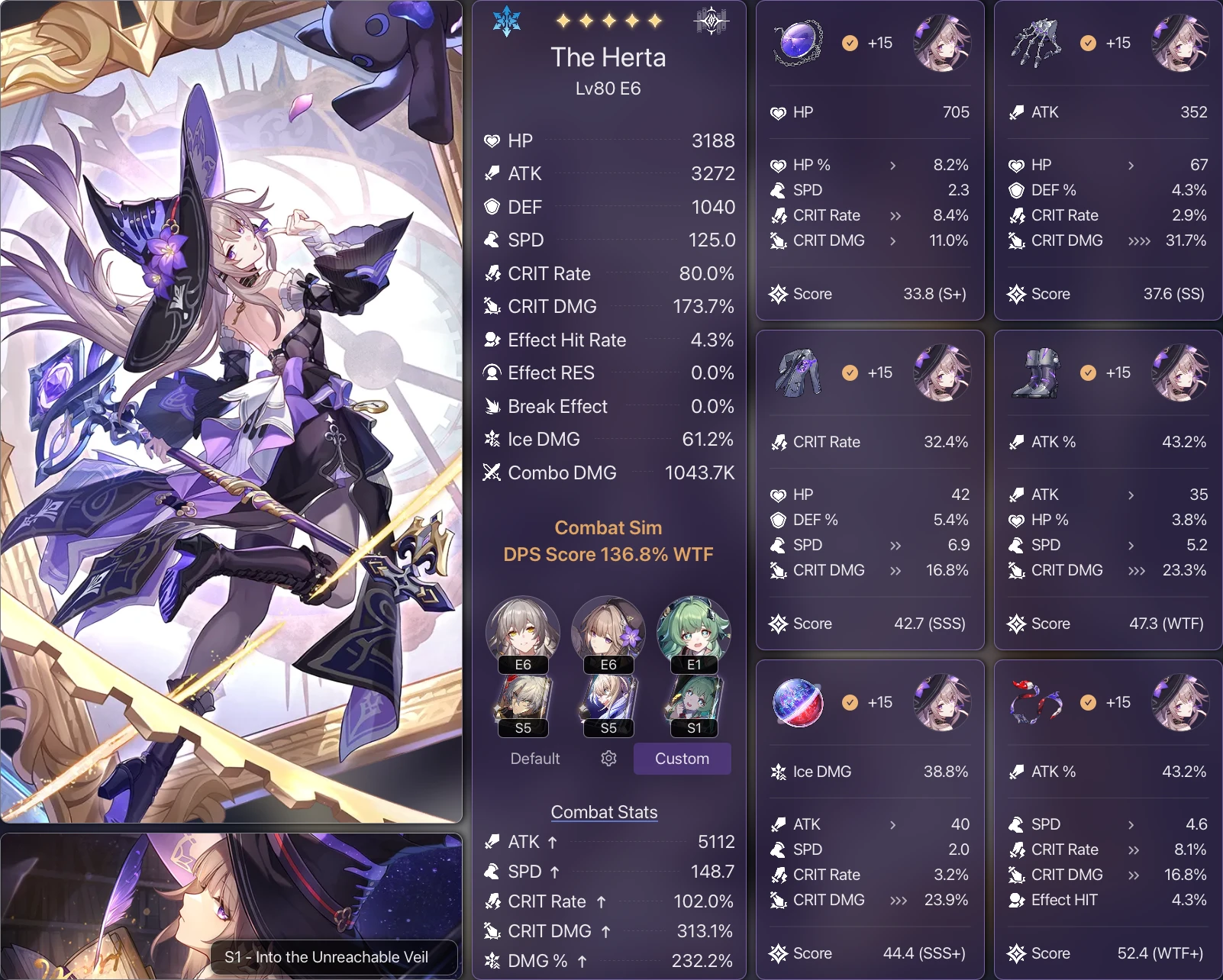1223x980 pixels.
Task: Click the Combo DMG crossed swords icon
Action: pyautogui.click(x=492, y=472)
